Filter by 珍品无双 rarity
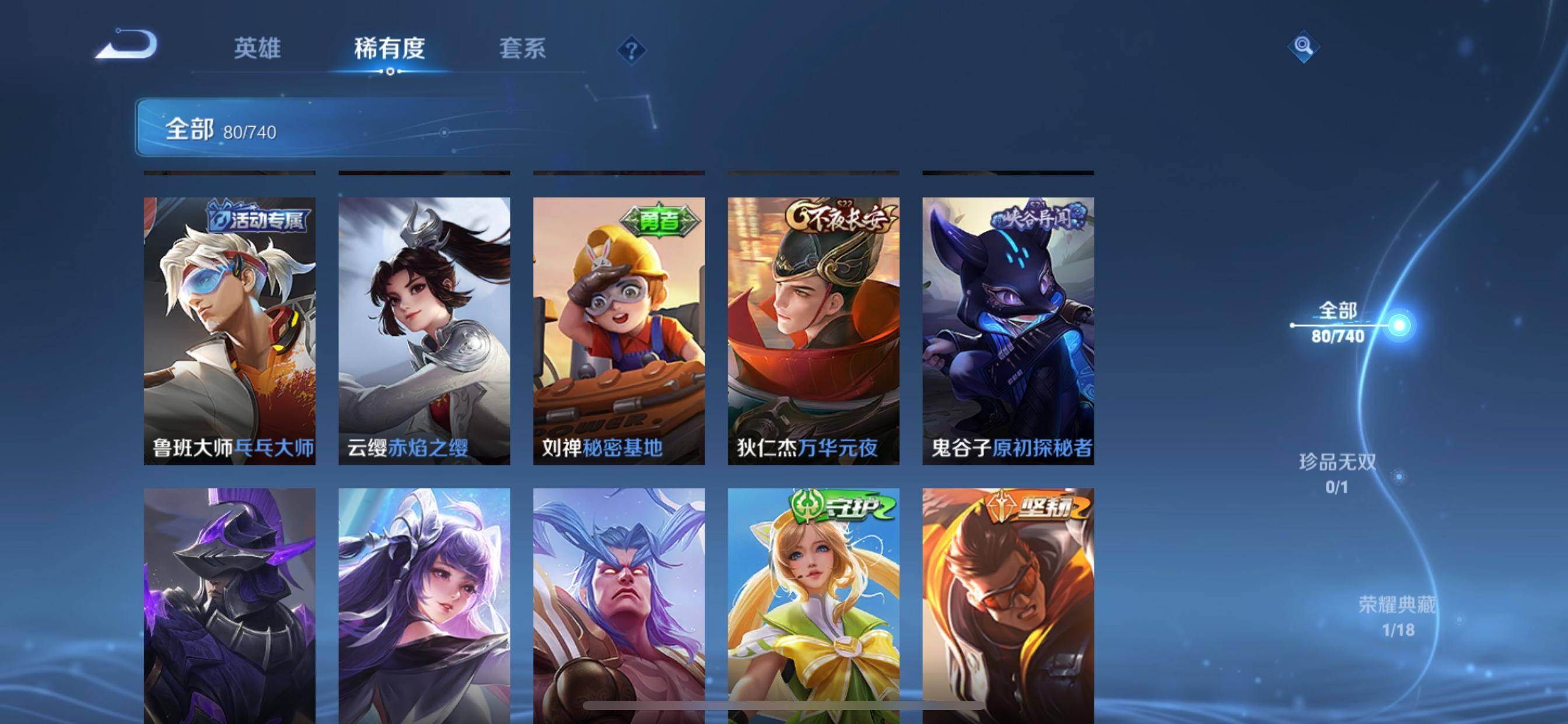The width and height of the screenshot is (1568, 724). point(1338,473)
